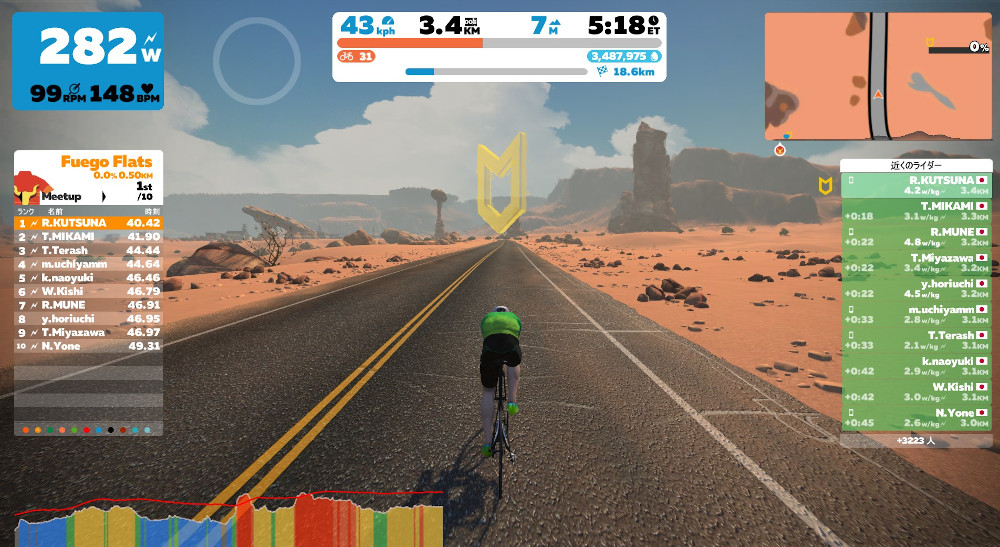Show the +3223 more riders row
The width and height of the screenshot is (1000, 547).
916,439
